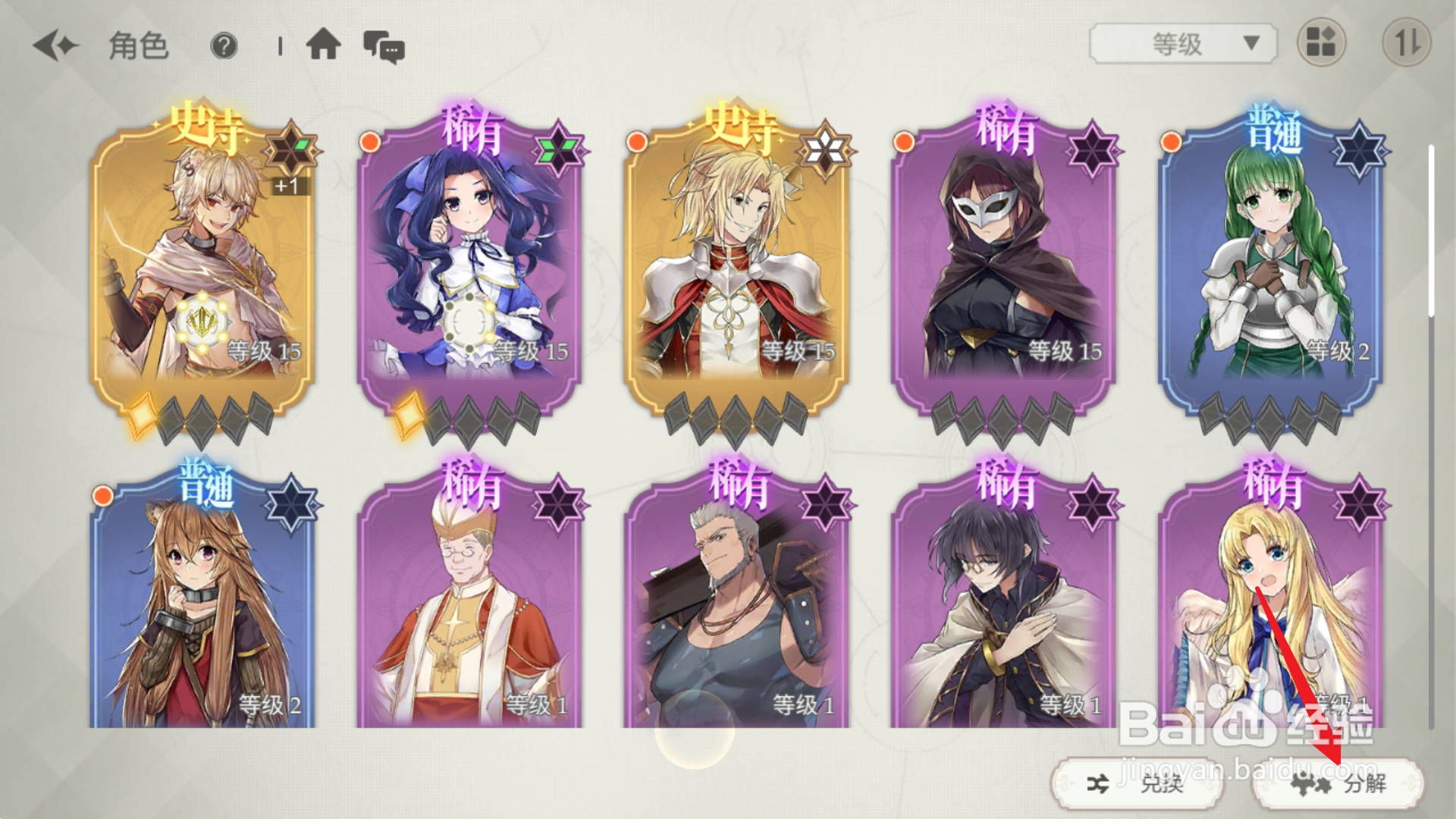
Task: Open the 等级 sorting dropdown
Action: pyautogui.click(x=1180, y=43)
